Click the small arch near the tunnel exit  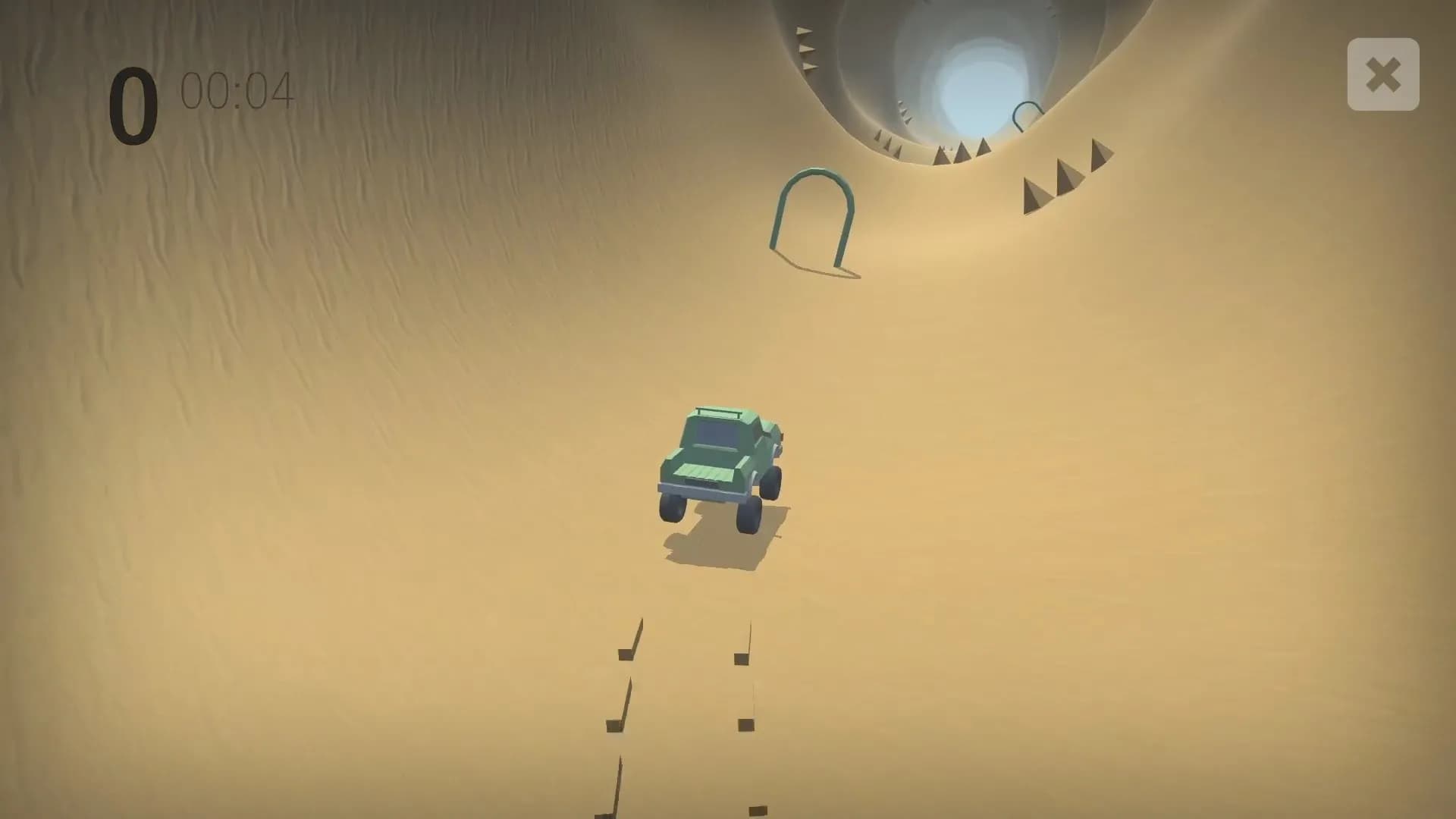coord(1028,114)
